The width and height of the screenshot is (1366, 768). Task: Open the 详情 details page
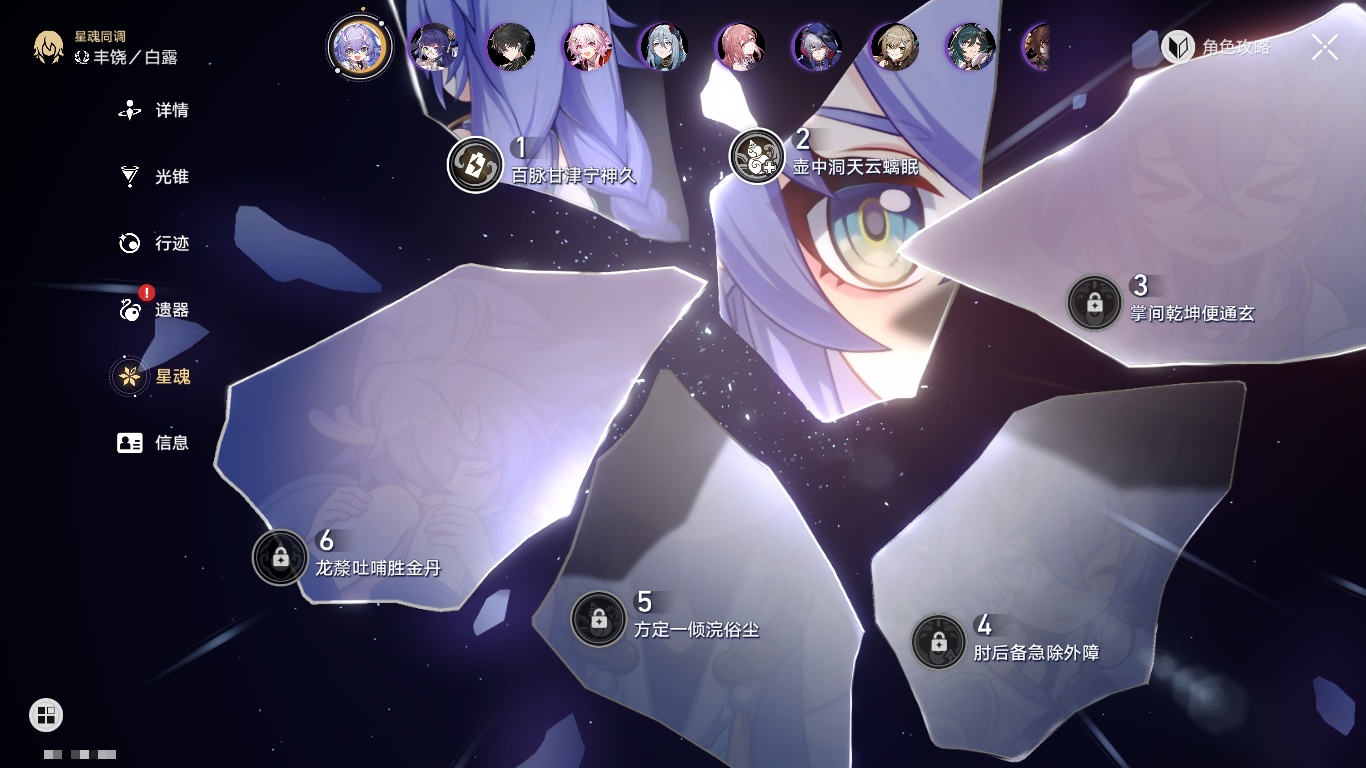click(155, 110)
